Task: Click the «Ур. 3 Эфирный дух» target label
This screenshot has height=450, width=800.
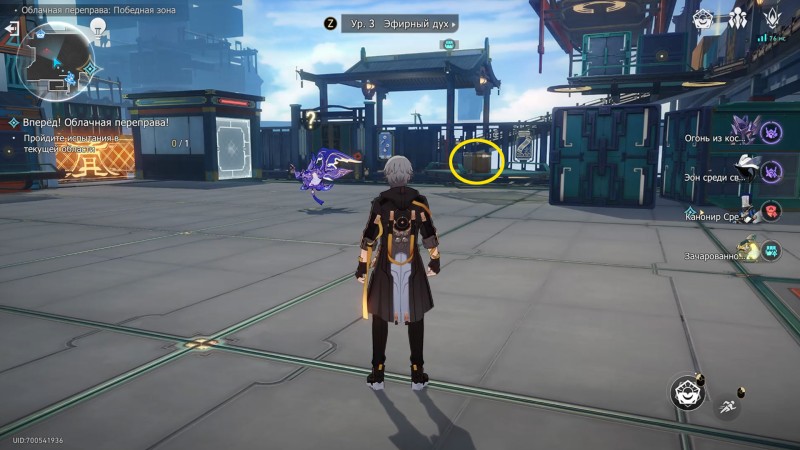Action: pyautogui.click(x=399, y=23)
